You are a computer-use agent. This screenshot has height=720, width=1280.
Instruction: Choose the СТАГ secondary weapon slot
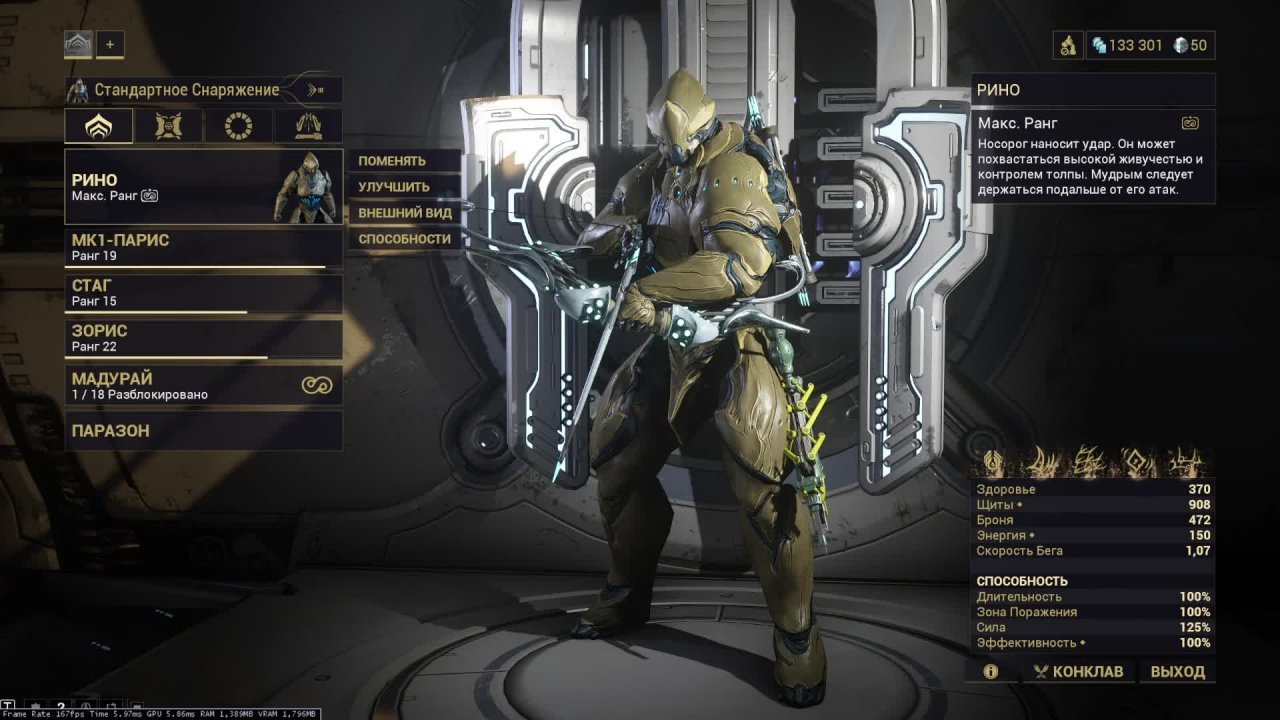[203, 293]
